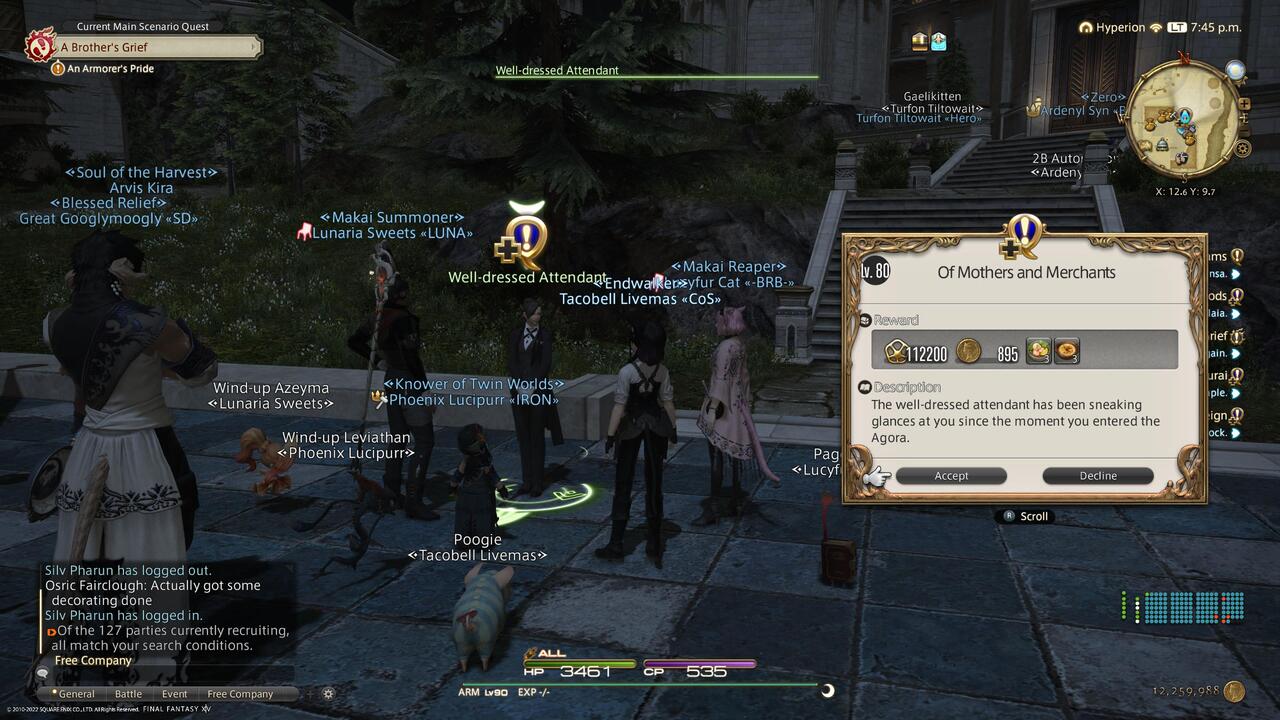The width and height of the screenshot is (1280, 720).
Task: Expand the quest entry ending in 'Mala'
Action: [1236, 315]
